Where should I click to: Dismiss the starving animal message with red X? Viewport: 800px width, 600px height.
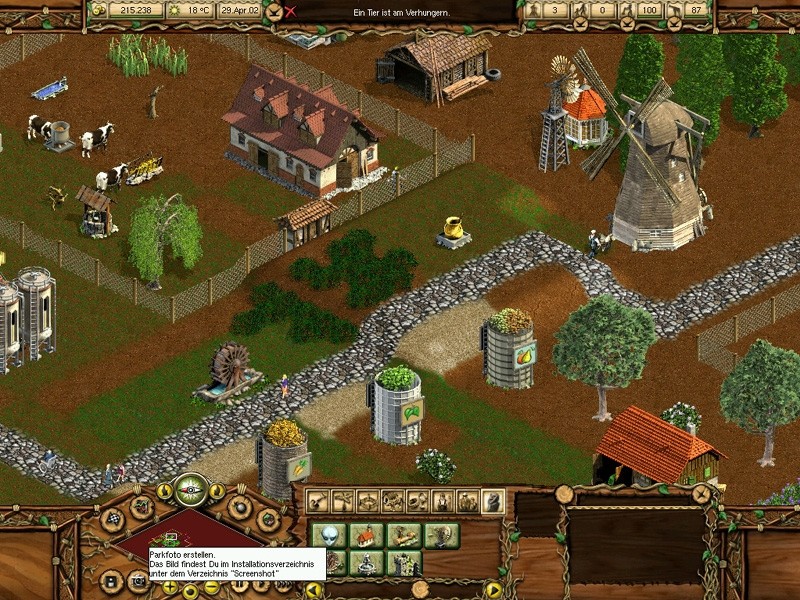pos(291,12)
